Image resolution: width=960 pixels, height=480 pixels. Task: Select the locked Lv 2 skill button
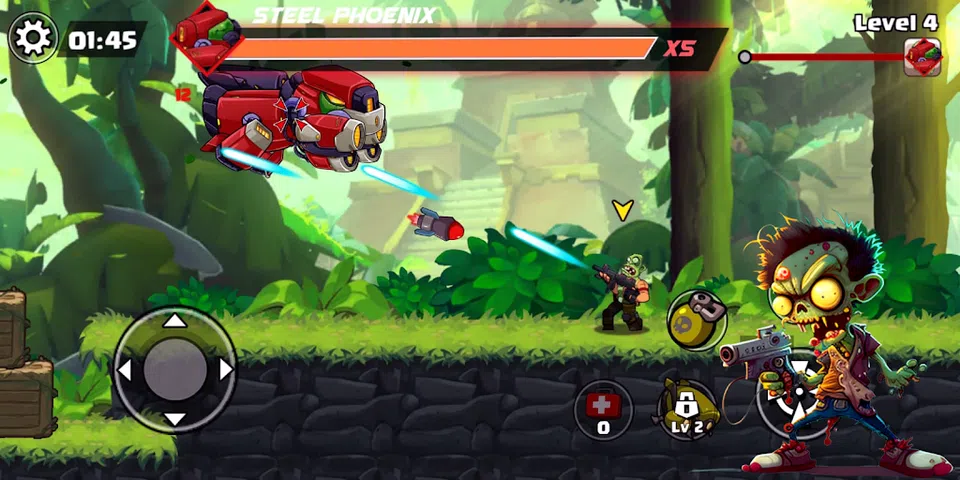pyautogui.click(x=686, y=410)
